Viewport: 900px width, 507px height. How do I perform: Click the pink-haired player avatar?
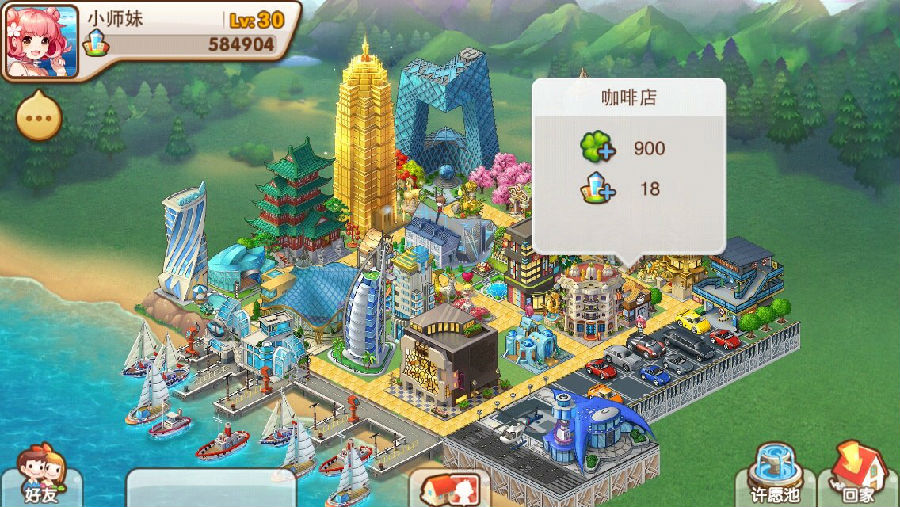point(42,41)
